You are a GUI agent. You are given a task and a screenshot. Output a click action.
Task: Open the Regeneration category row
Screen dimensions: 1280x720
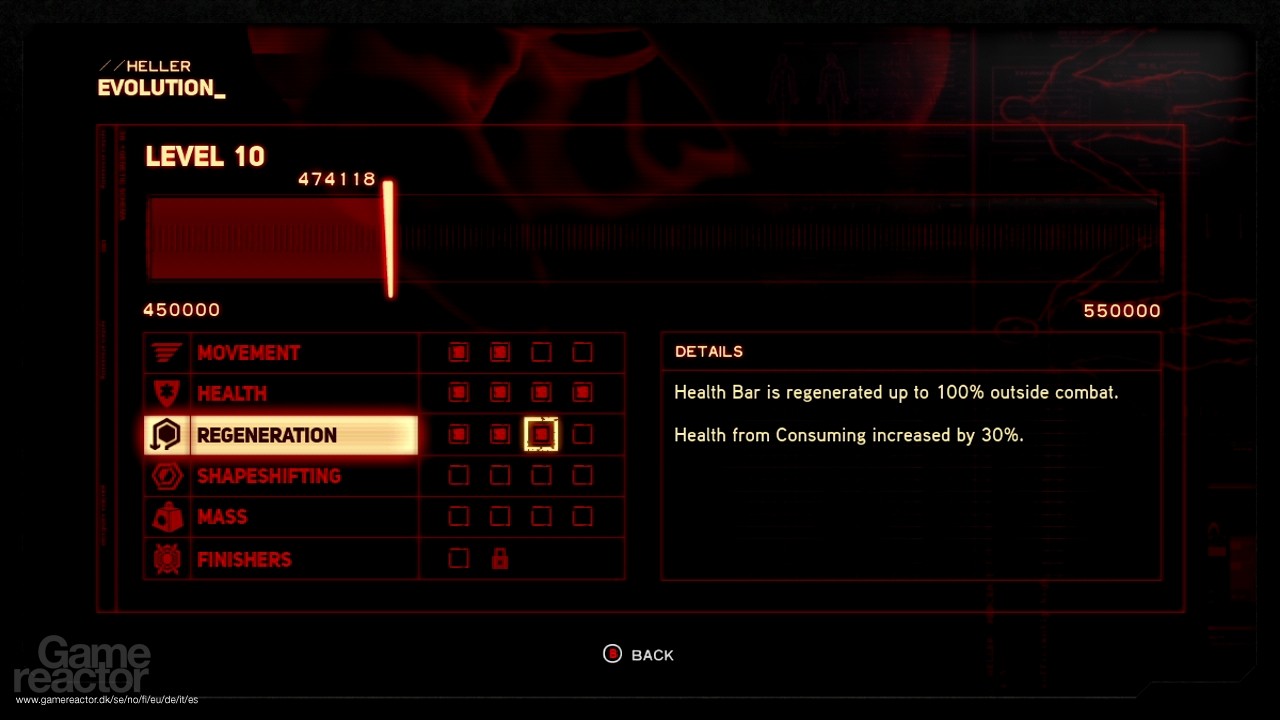(267, 434)
